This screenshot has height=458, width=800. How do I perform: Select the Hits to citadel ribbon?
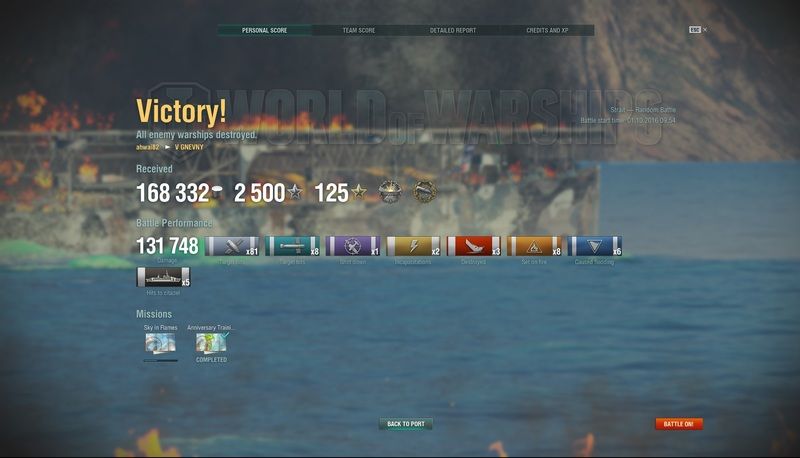click(x=163, y=278)
